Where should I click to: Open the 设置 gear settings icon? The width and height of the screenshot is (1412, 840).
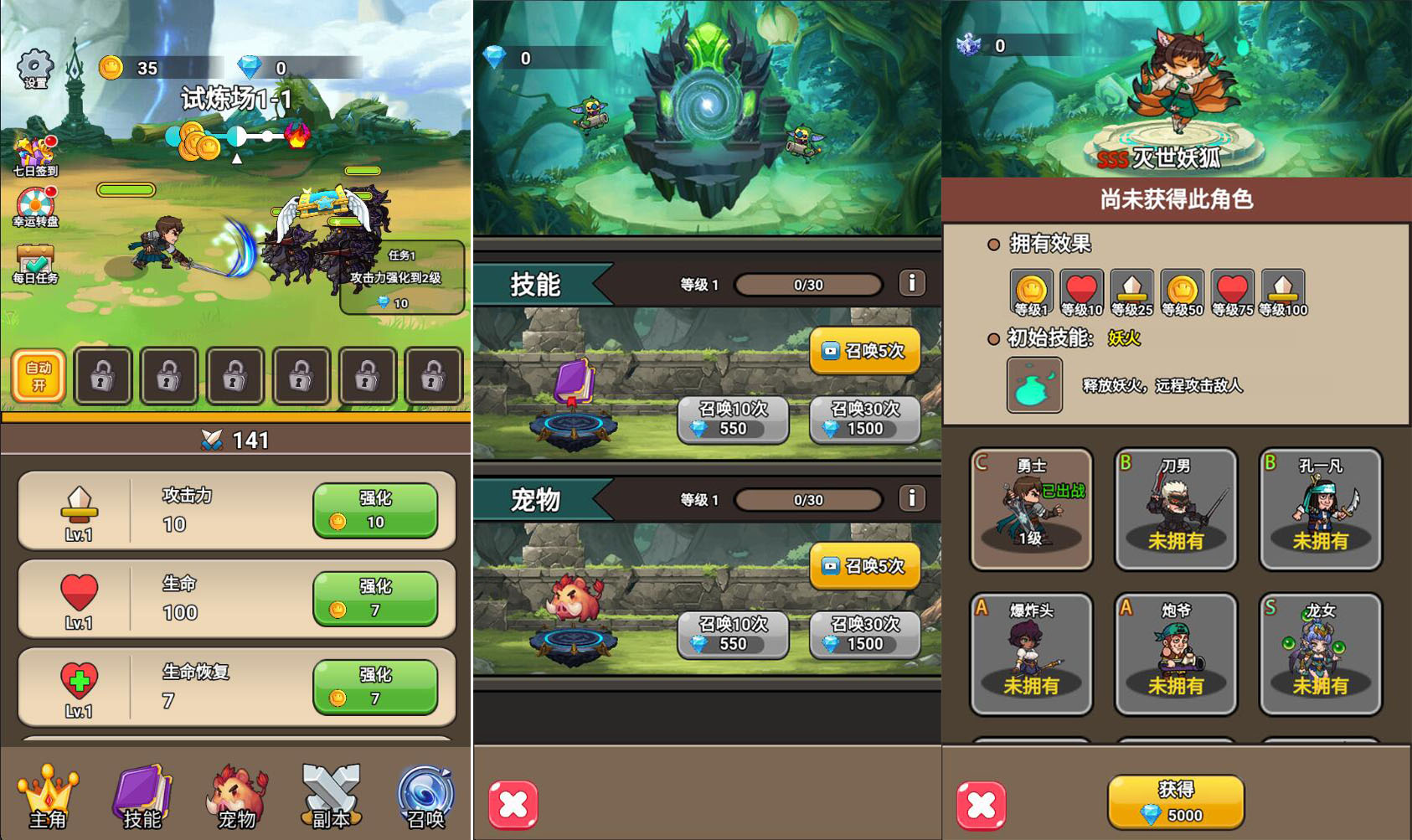click(x=35, y=68)
